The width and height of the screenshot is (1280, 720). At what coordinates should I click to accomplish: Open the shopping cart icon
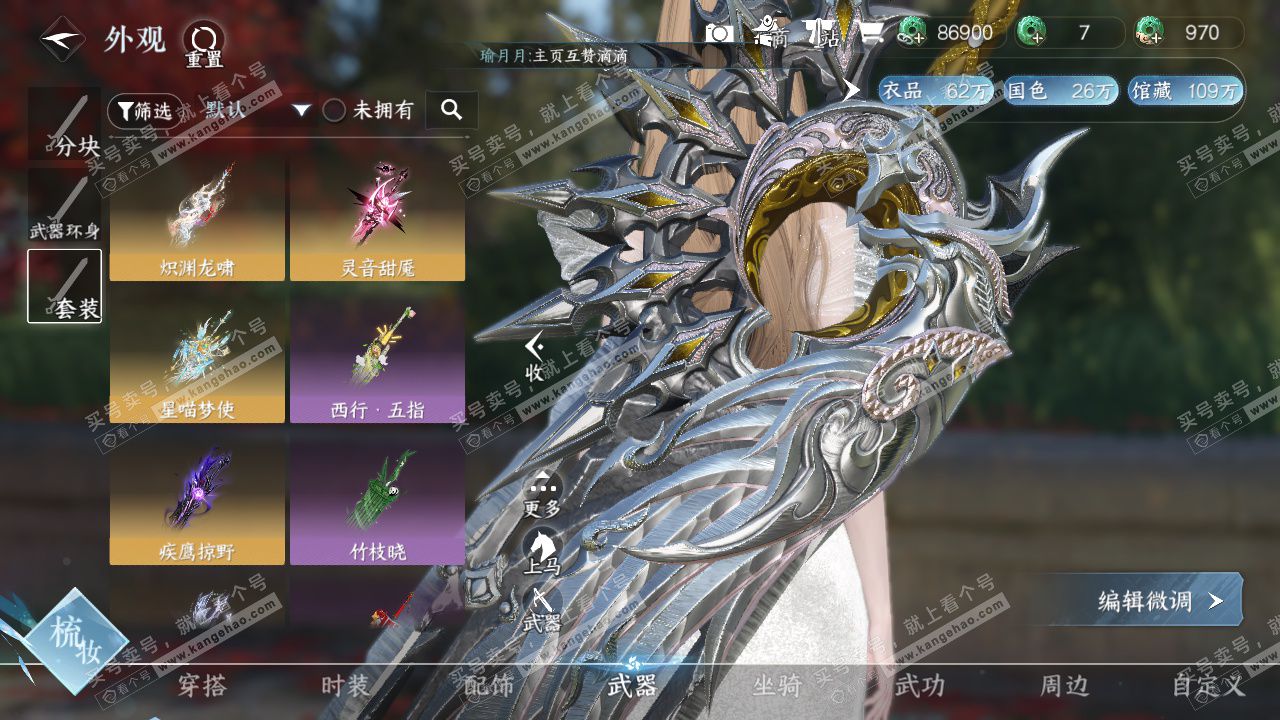(872, 33)
